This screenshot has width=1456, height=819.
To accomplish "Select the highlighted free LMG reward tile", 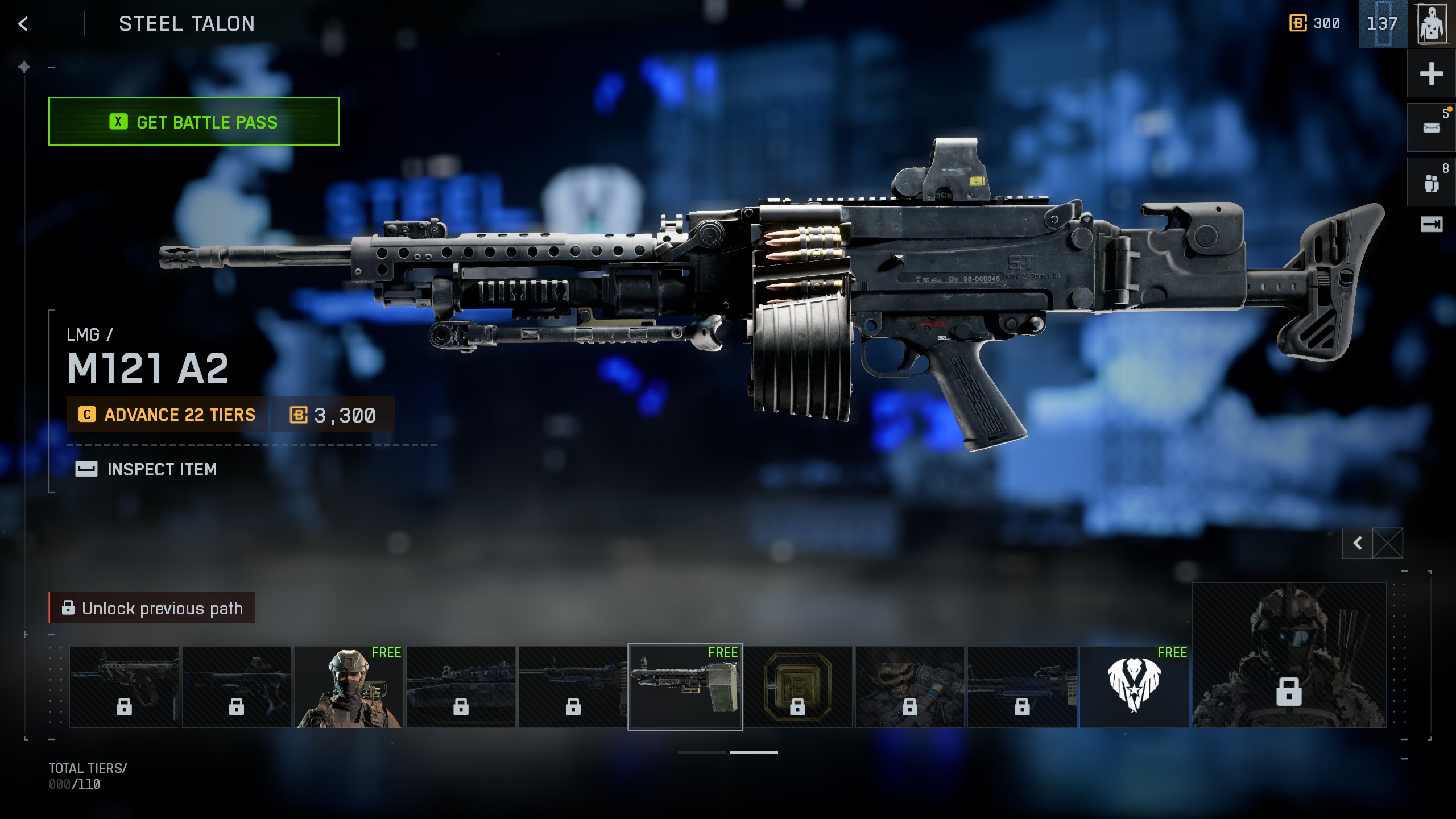I will (685, 686).
